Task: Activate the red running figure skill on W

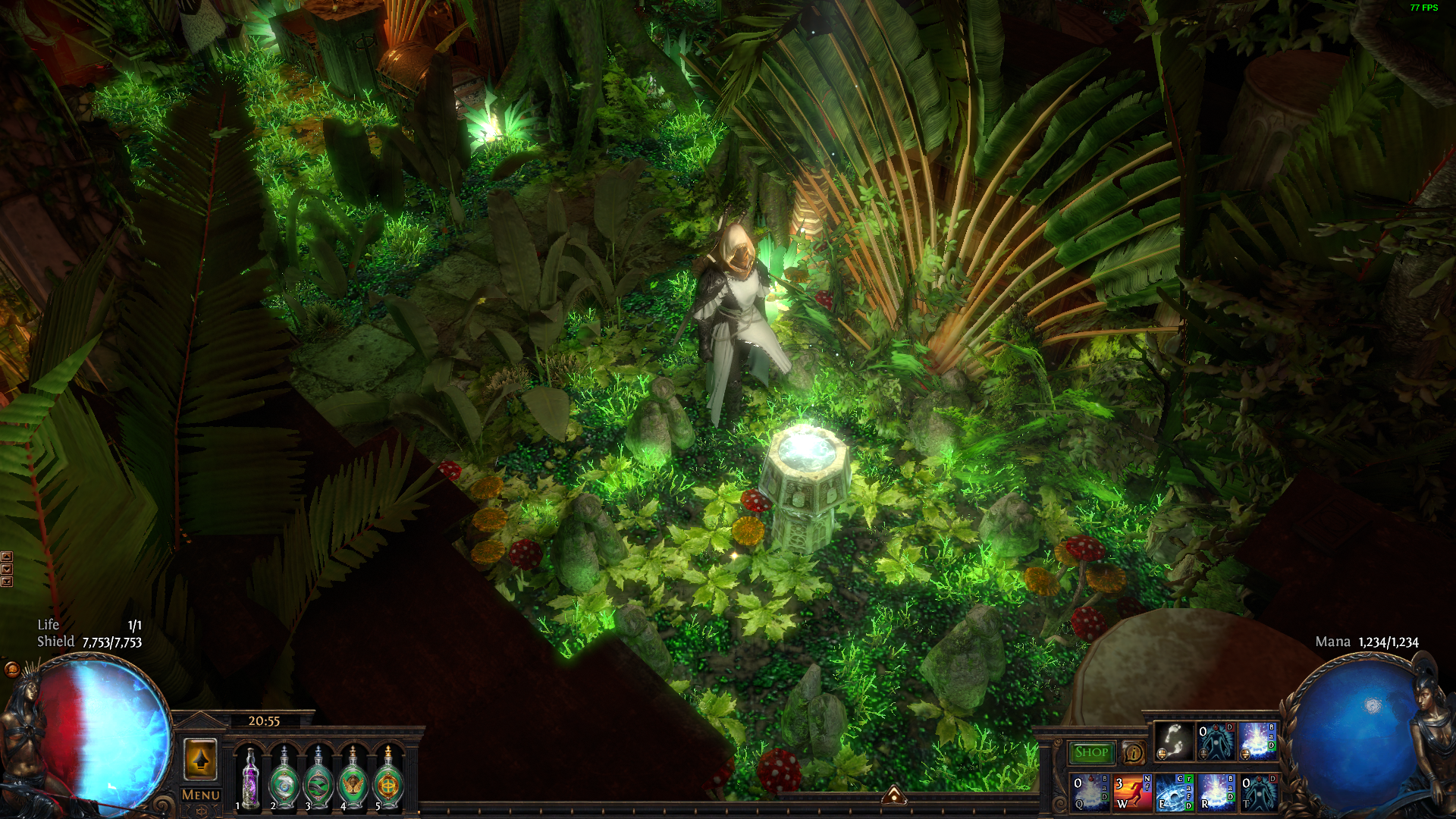Action: 1131,792
